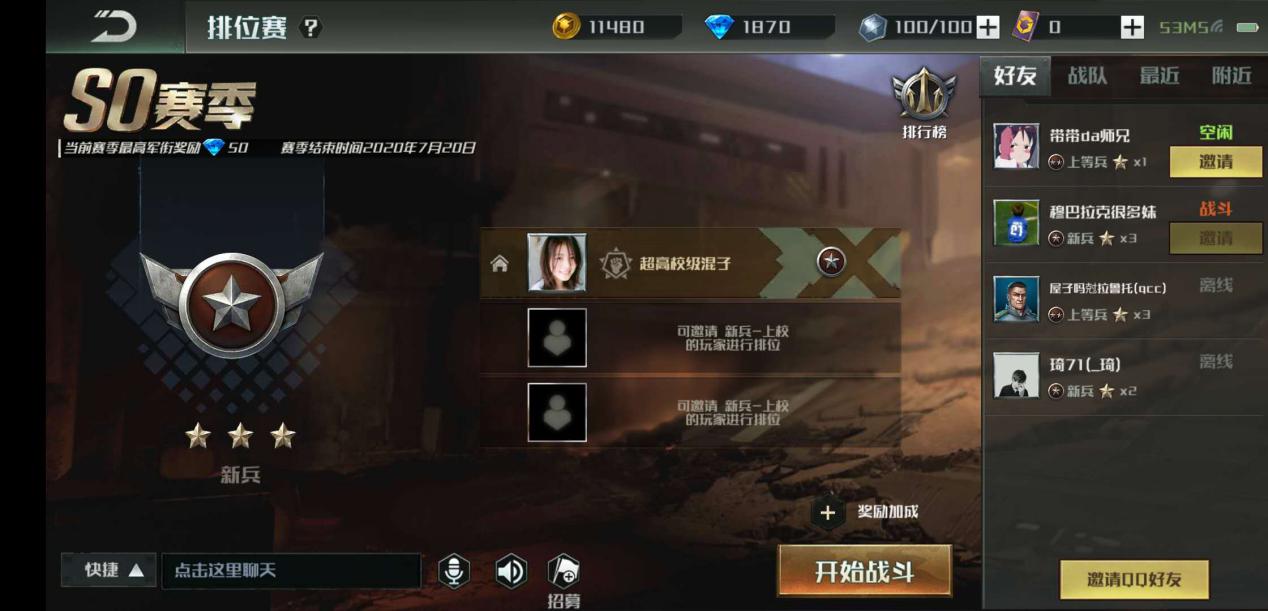Start the battle with 开始战斗

click(864, 572)
